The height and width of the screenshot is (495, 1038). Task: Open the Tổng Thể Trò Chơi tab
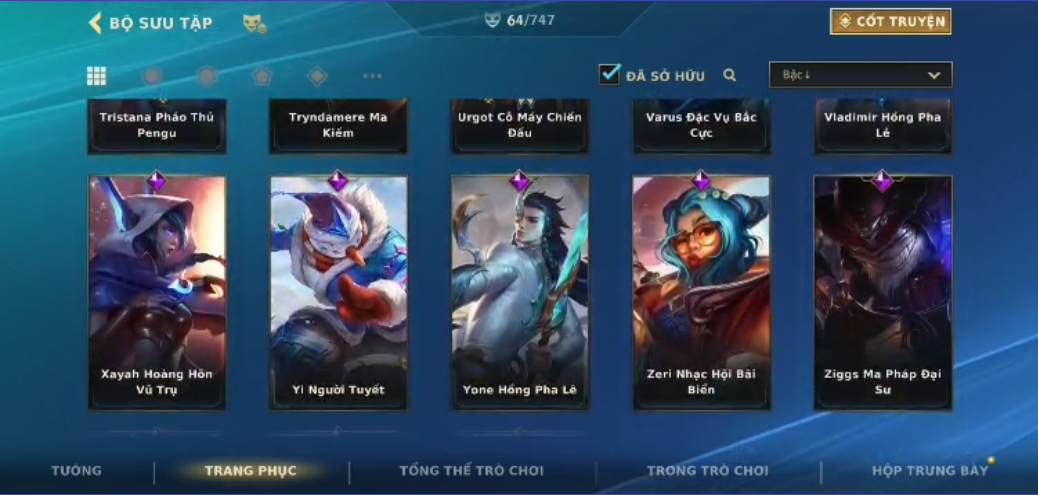point(471,470)
